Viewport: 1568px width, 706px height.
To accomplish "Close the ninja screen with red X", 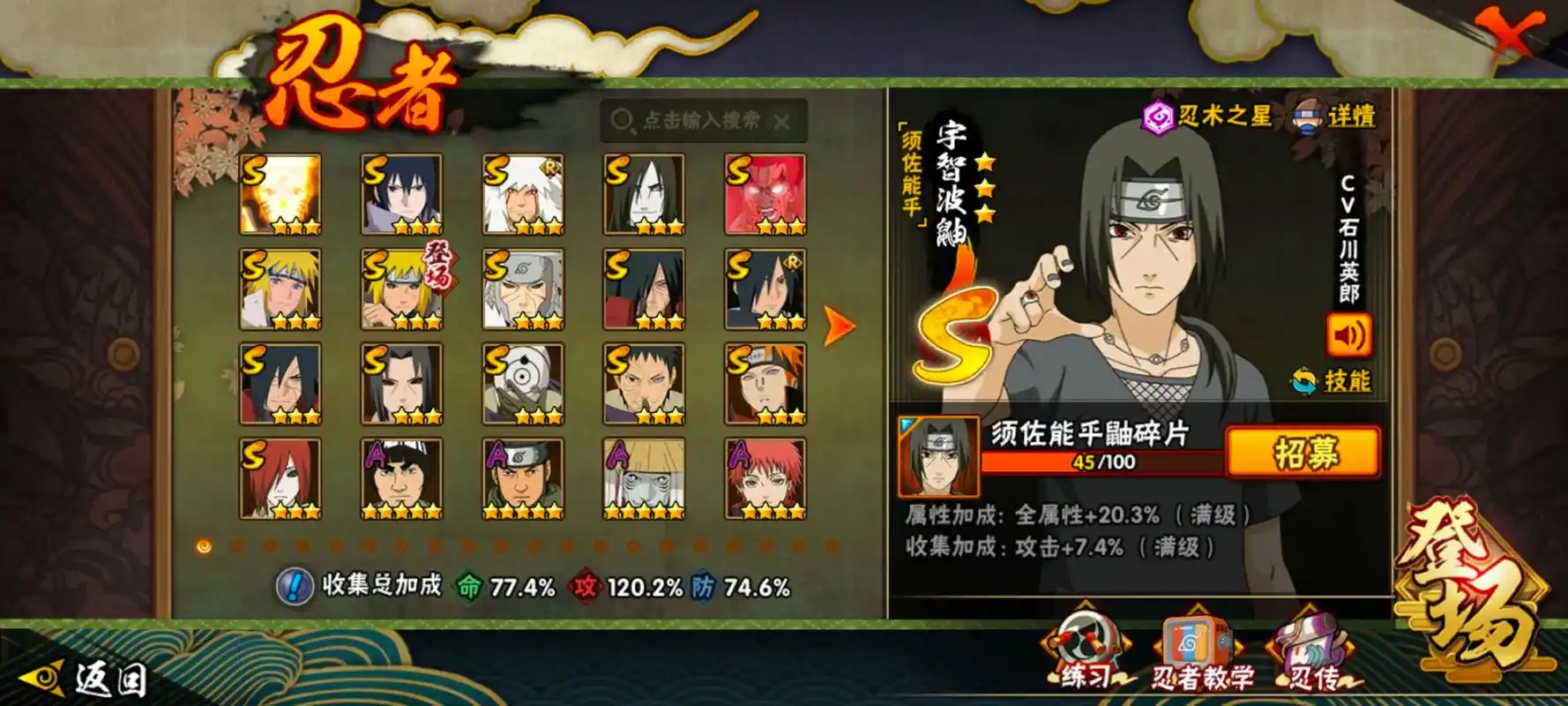I will [1513, 34].
